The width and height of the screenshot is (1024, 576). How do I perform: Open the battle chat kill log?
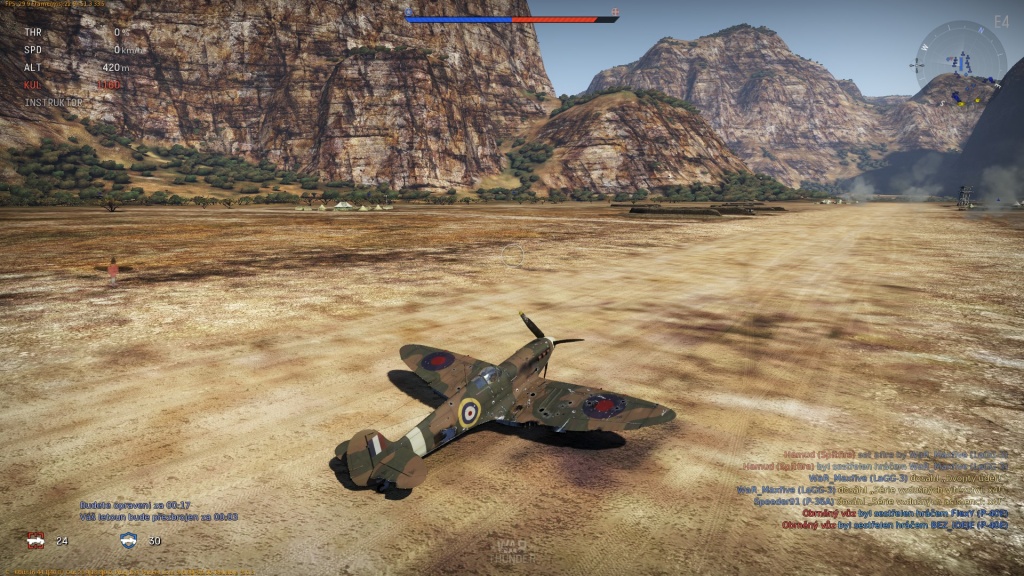(878, 489)
